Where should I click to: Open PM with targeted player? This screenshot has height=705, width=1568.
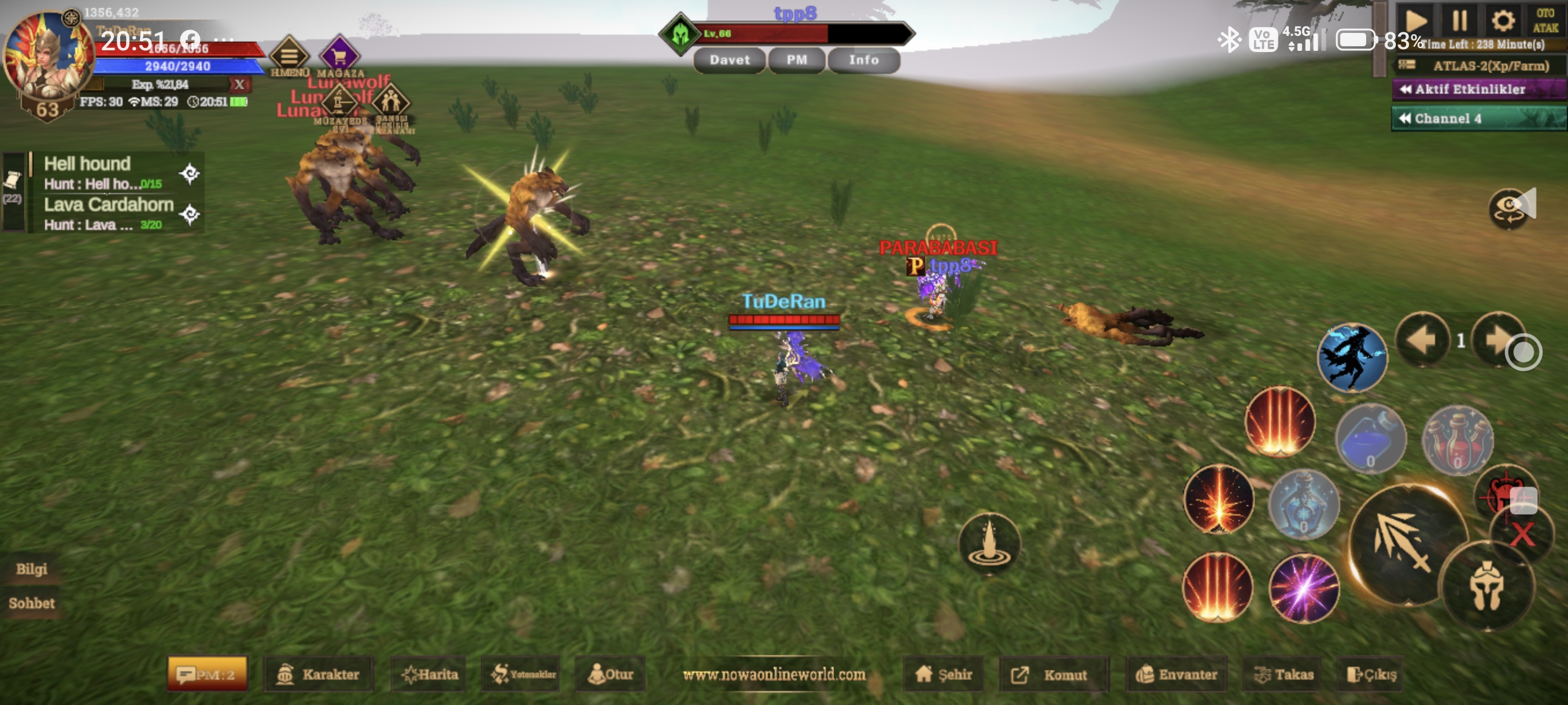pos(796,60)
